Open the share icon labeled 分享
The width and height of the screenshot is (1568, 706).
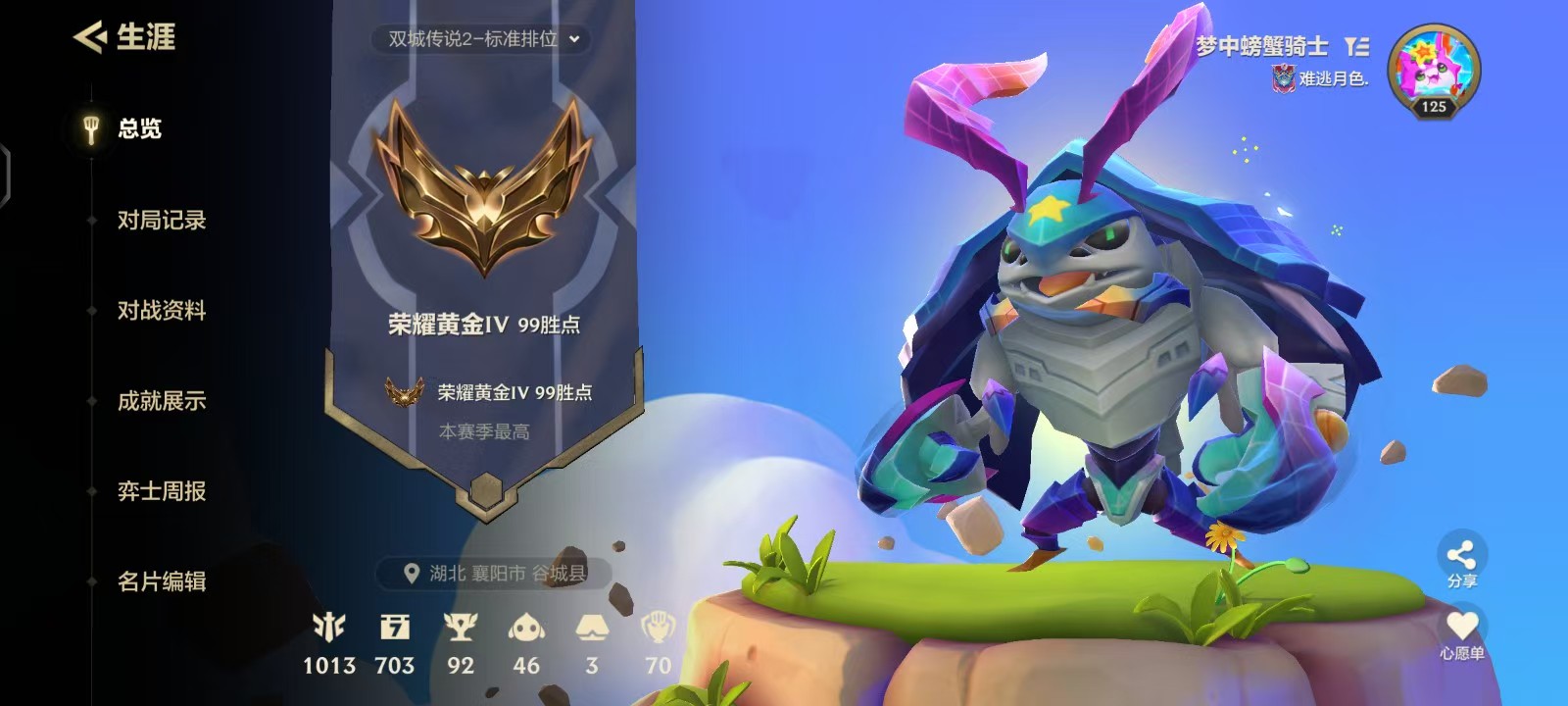point(1462,554)
